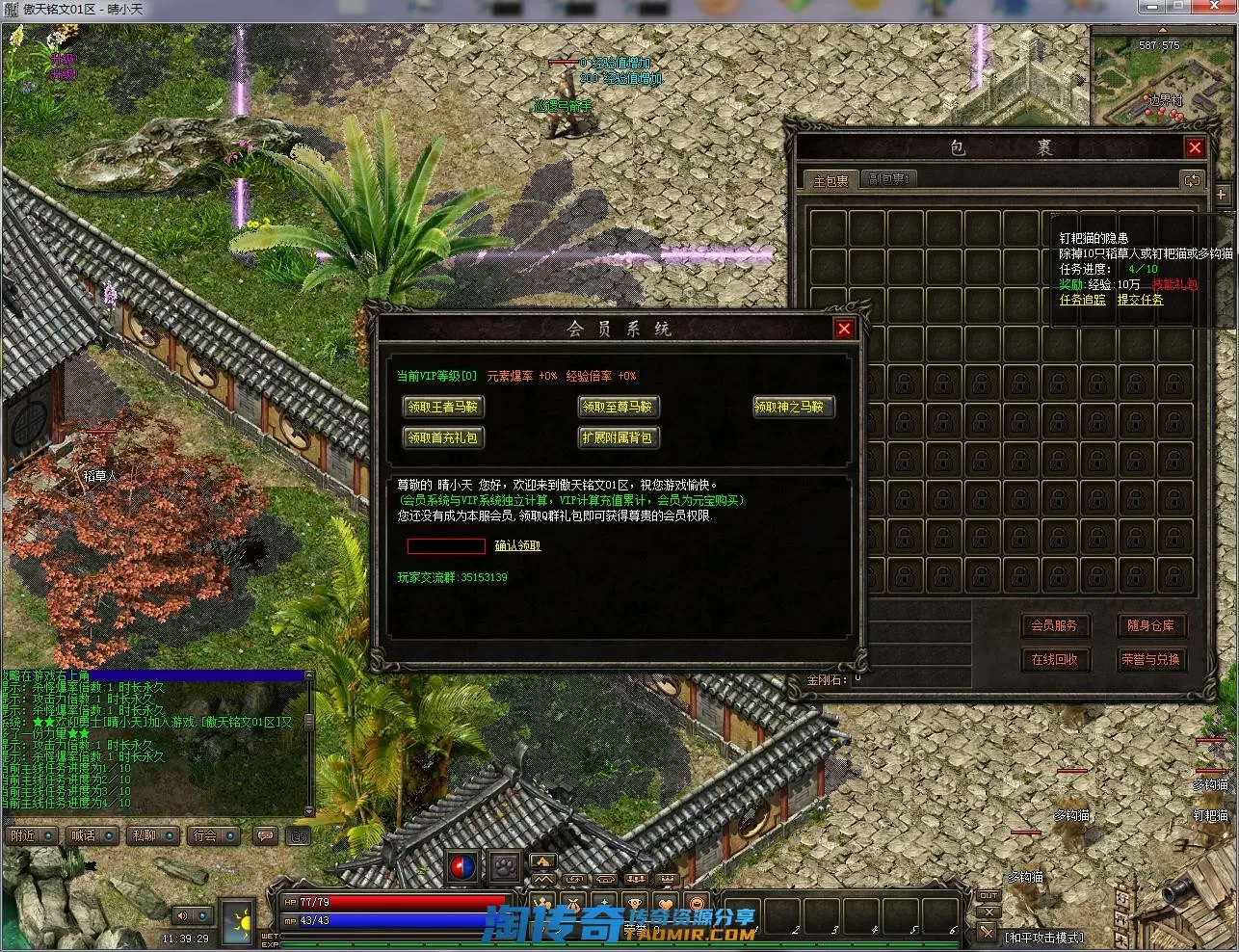Image resolution: width=1239 pixels, height=952 pixels.
Task: Open 在线回收 online recycling
Action: (1054, 659)
